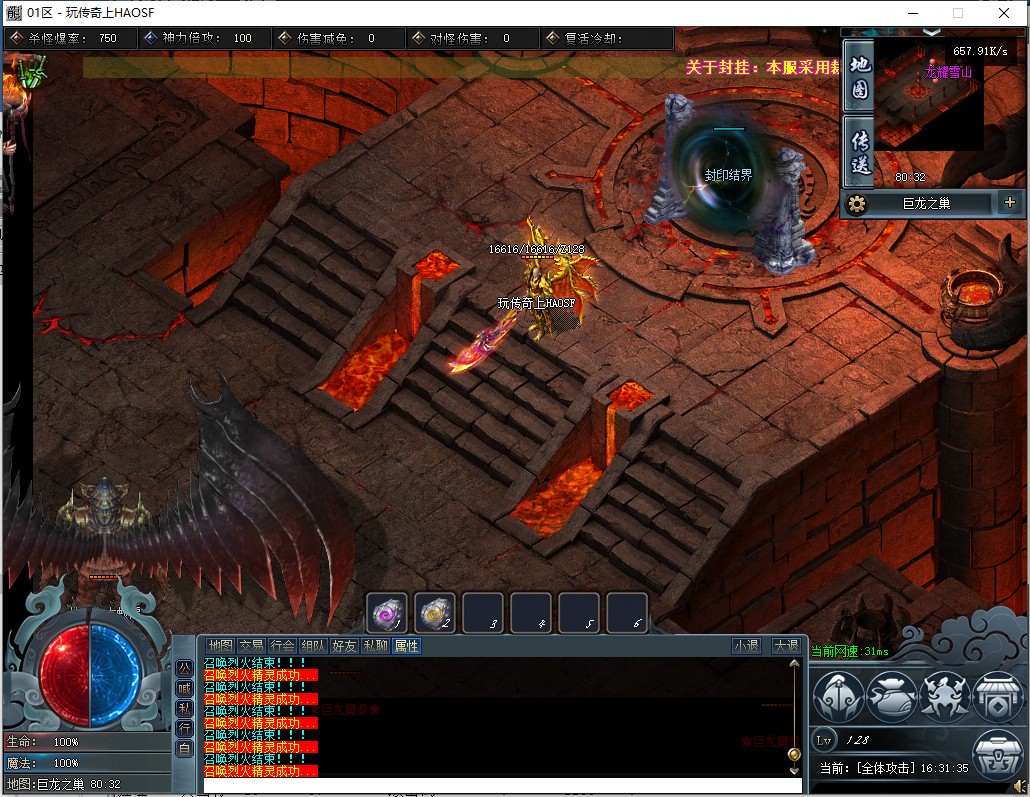The image size is (1030, 797).
Task: Open the gear settings icon by 巨龙之巢
Action: (857, 204)
